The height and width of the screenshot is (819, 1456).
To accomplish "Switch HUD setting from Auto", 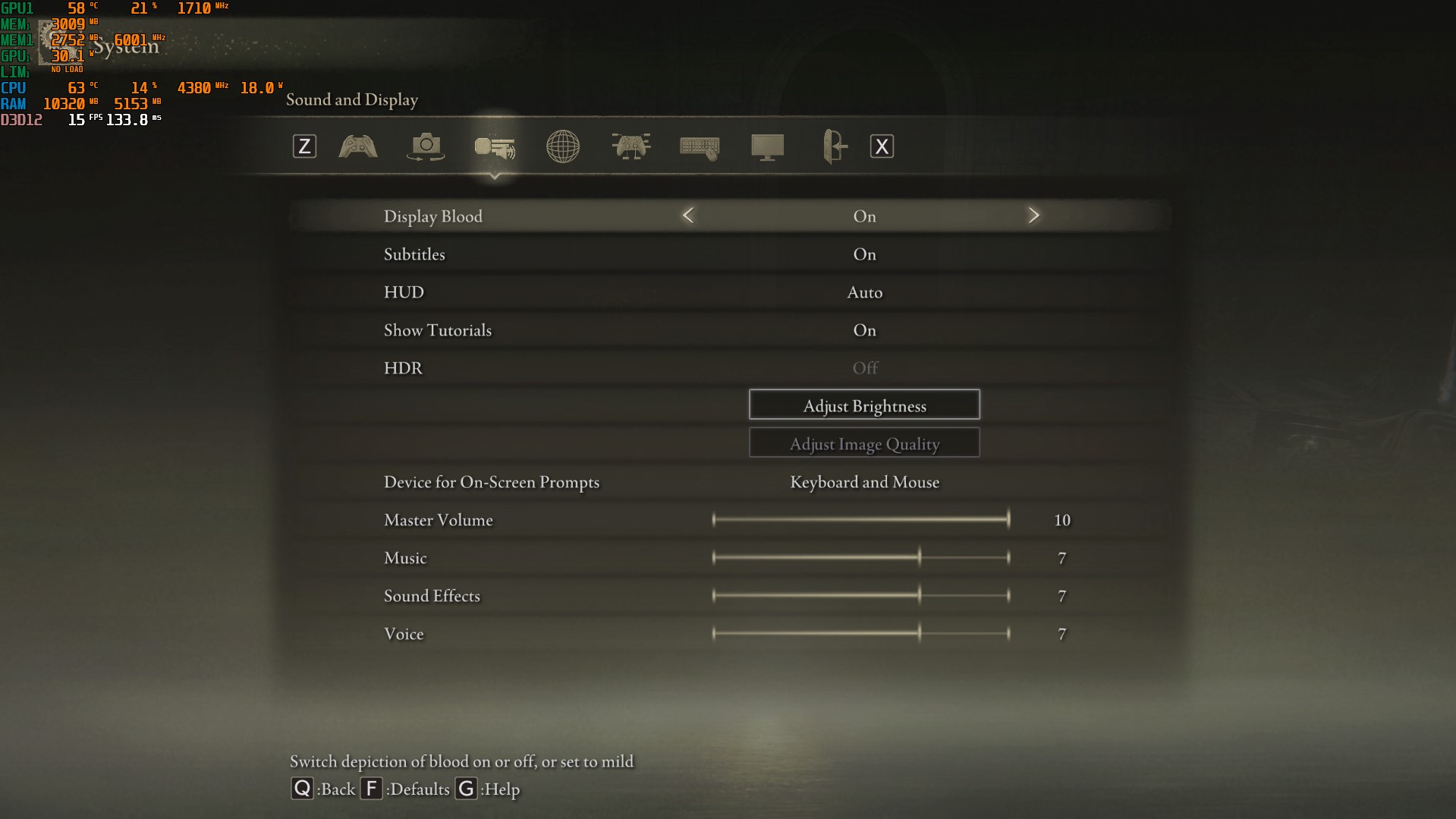I will click(x=864, y=292).
